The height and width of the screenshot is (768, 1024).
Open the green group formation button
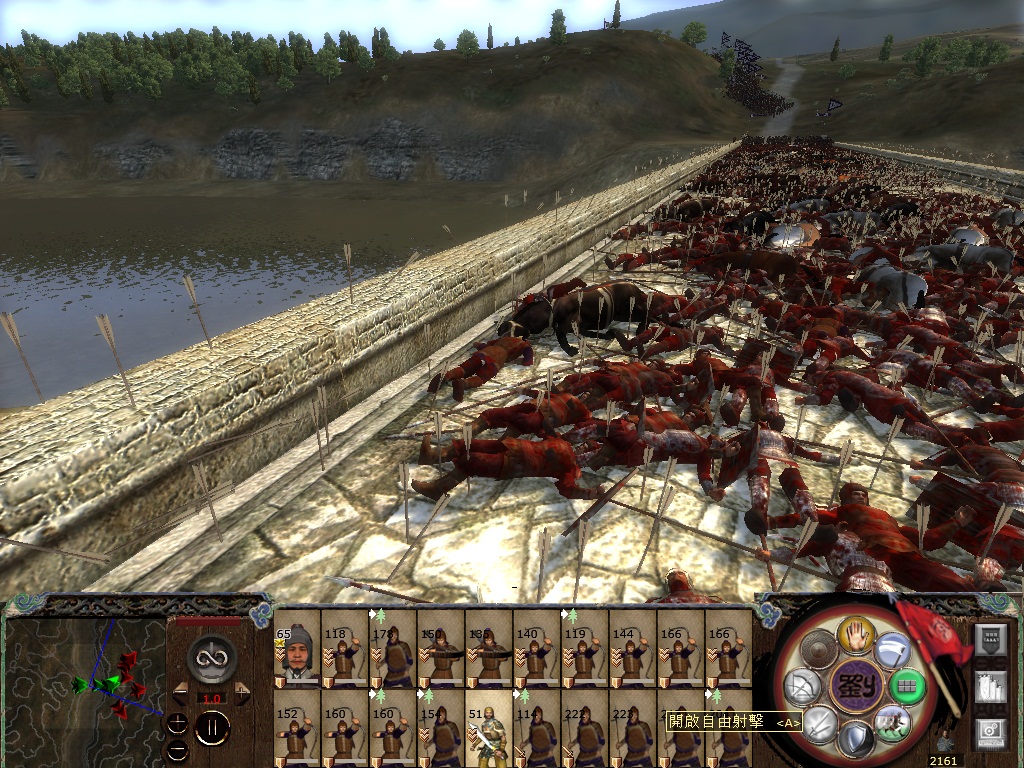[908, 687]
